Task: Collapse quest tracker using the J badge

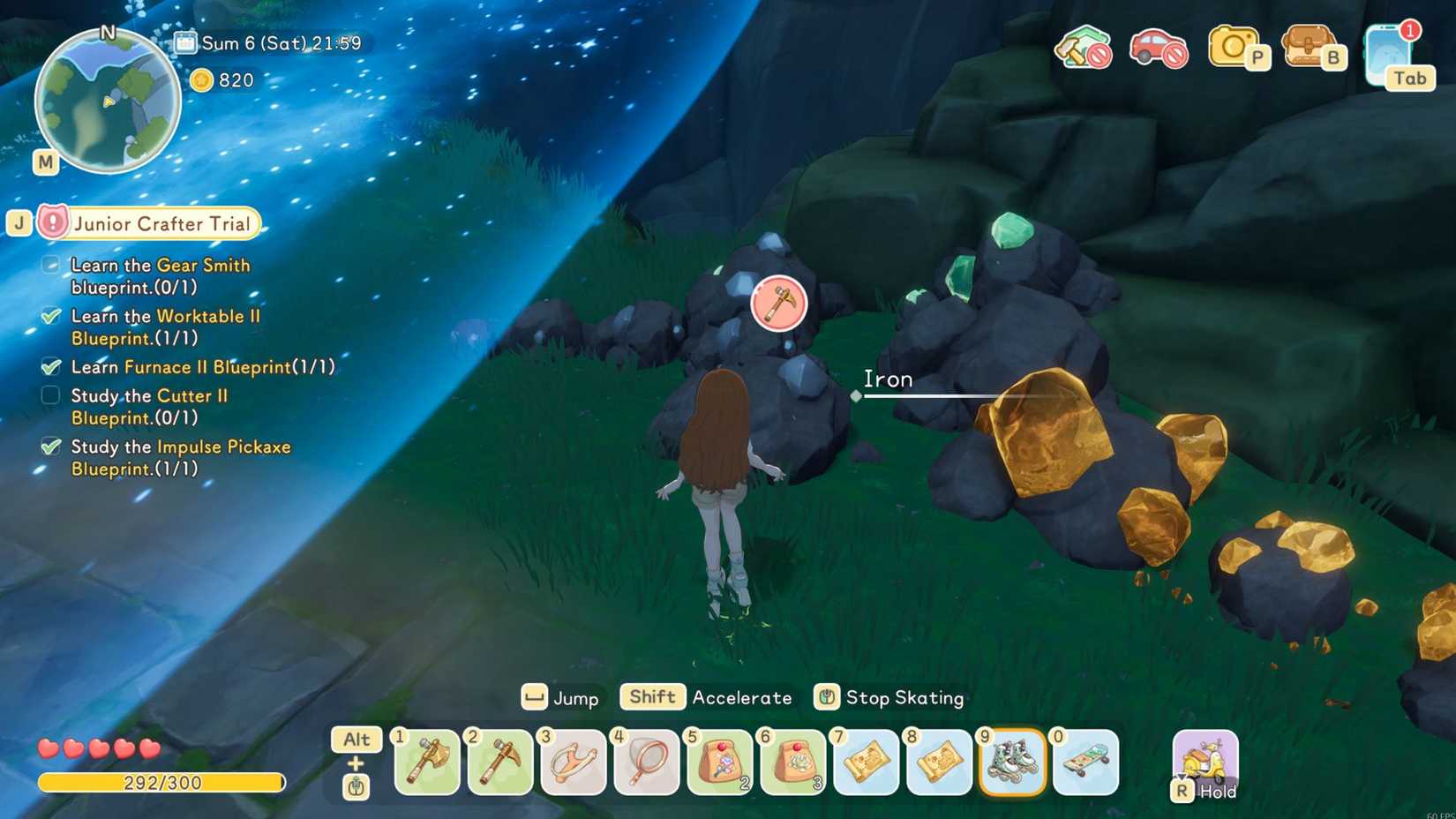Action: tap(19, 223)
